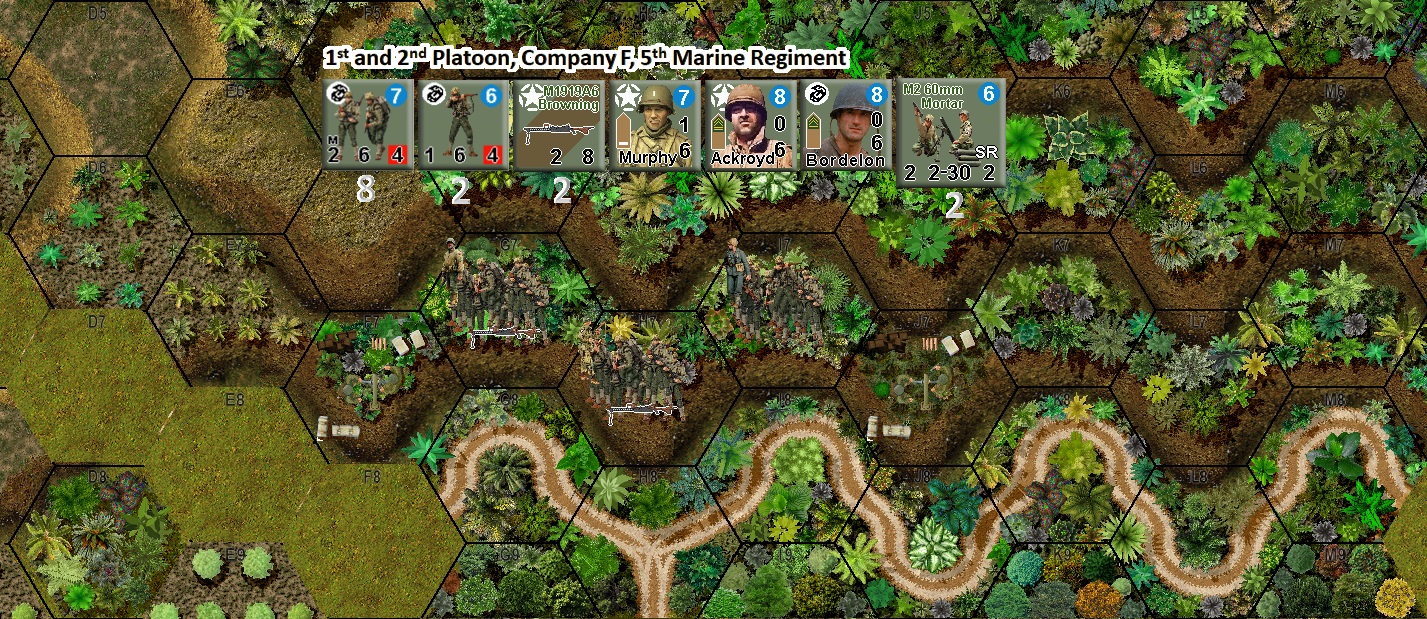
Task: Select the Murphy leader counter
Action: 654,125
